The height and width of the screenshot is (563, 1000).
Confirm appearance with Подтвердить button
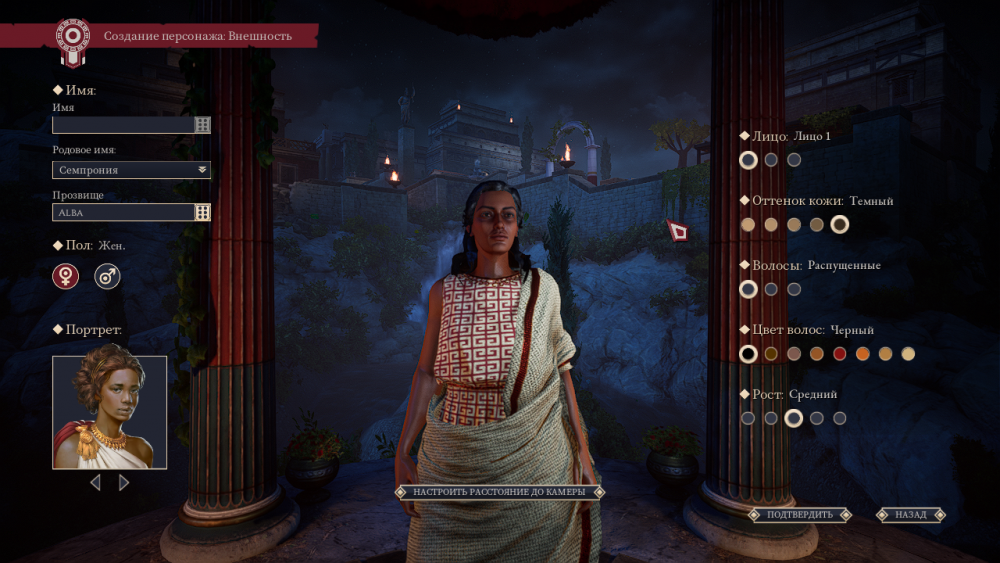pos(799,515)
